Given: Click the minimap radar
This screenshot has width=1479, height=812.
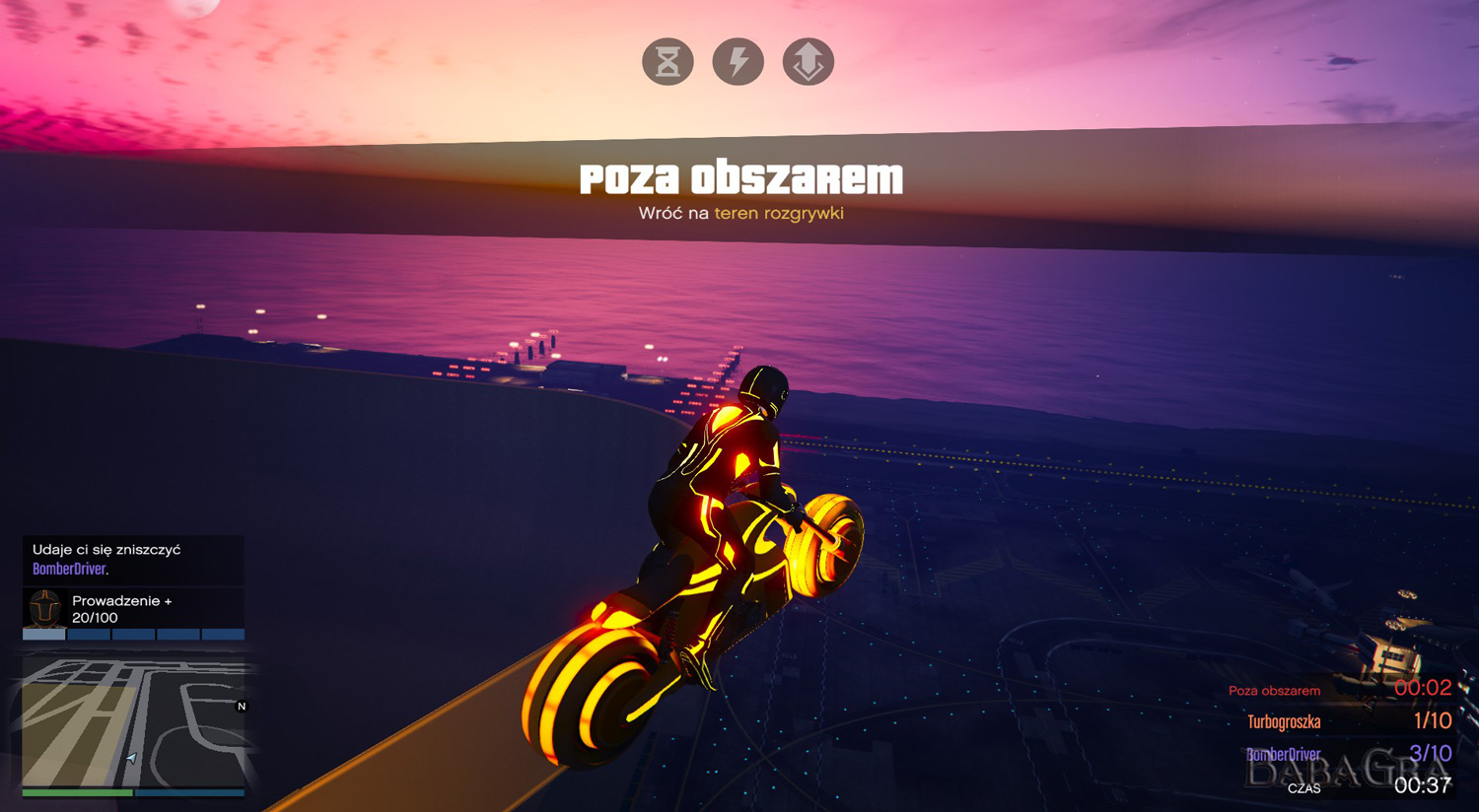Looking at the screenshot, I should pyautogui.click(x=133, y=722).
